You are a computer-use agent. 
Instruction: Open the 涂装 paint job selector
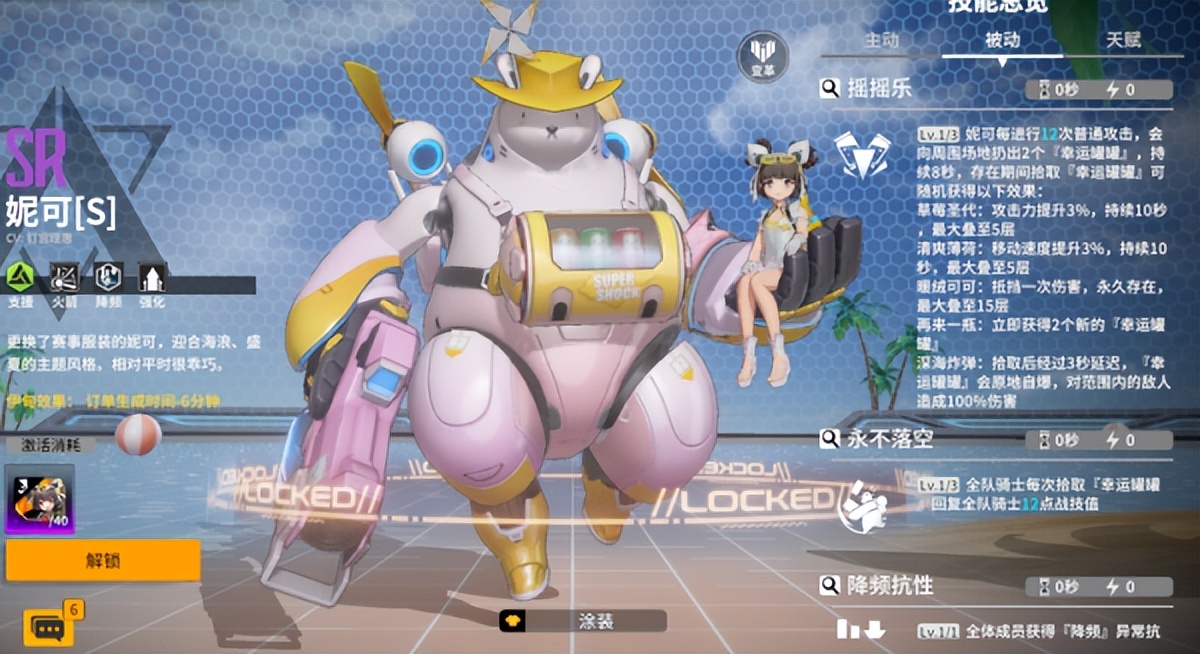(582, 621)
